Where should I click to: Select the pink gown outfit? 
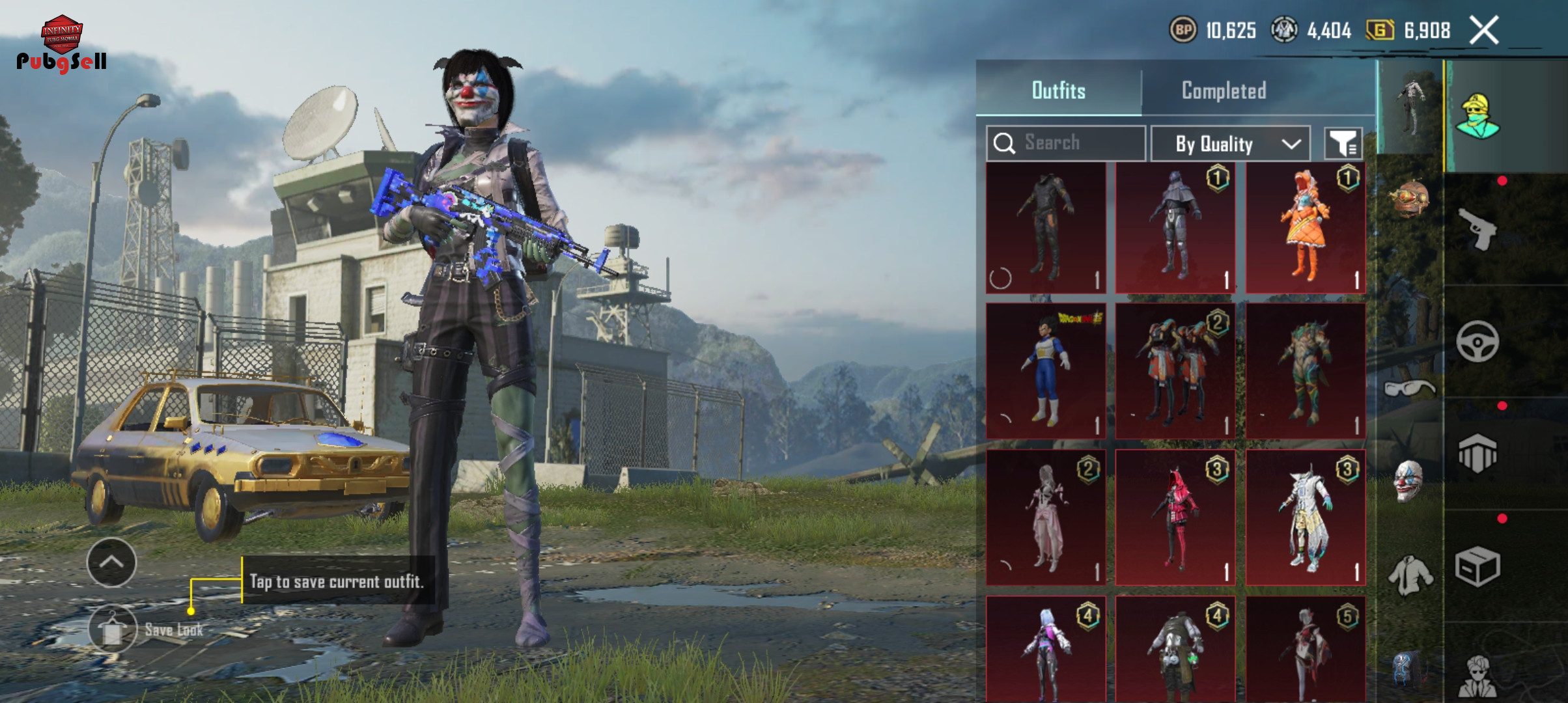1045,517
